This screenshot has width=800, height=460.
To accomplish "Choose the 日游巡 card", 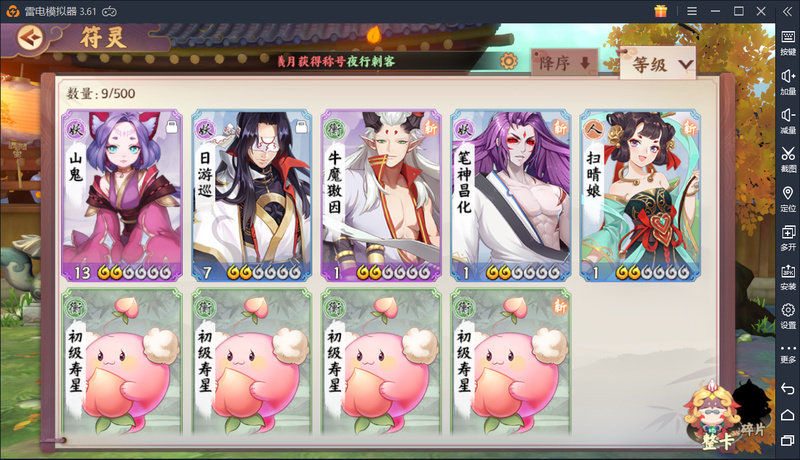I will pos(253,196).
